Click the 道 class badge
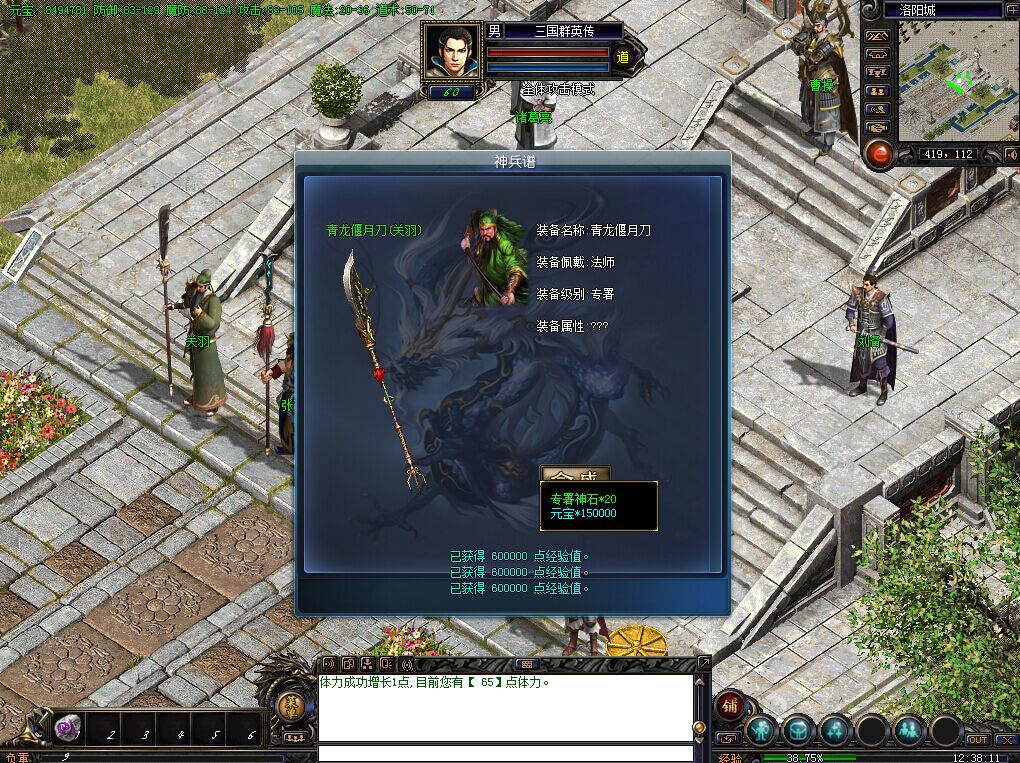The image size is (1020, 763). [x=623, y=57]
